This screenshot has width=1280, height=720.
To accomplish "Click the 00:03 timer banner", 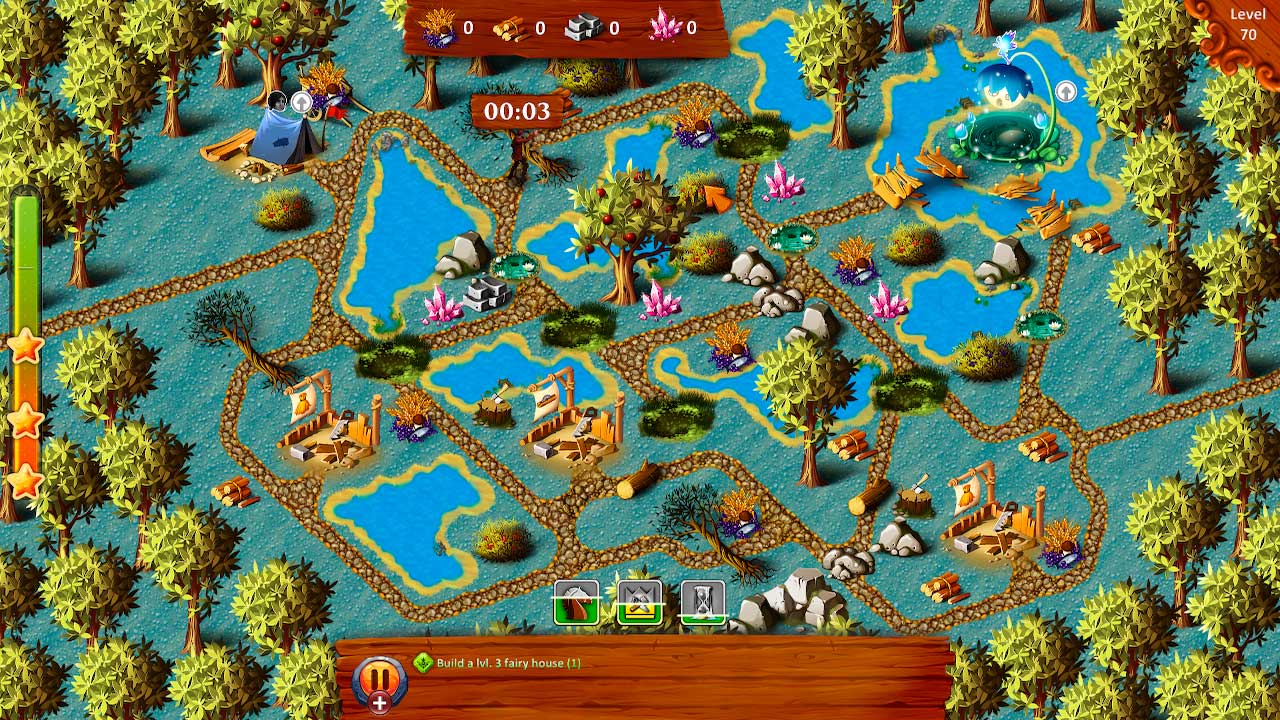I will 517,112.
